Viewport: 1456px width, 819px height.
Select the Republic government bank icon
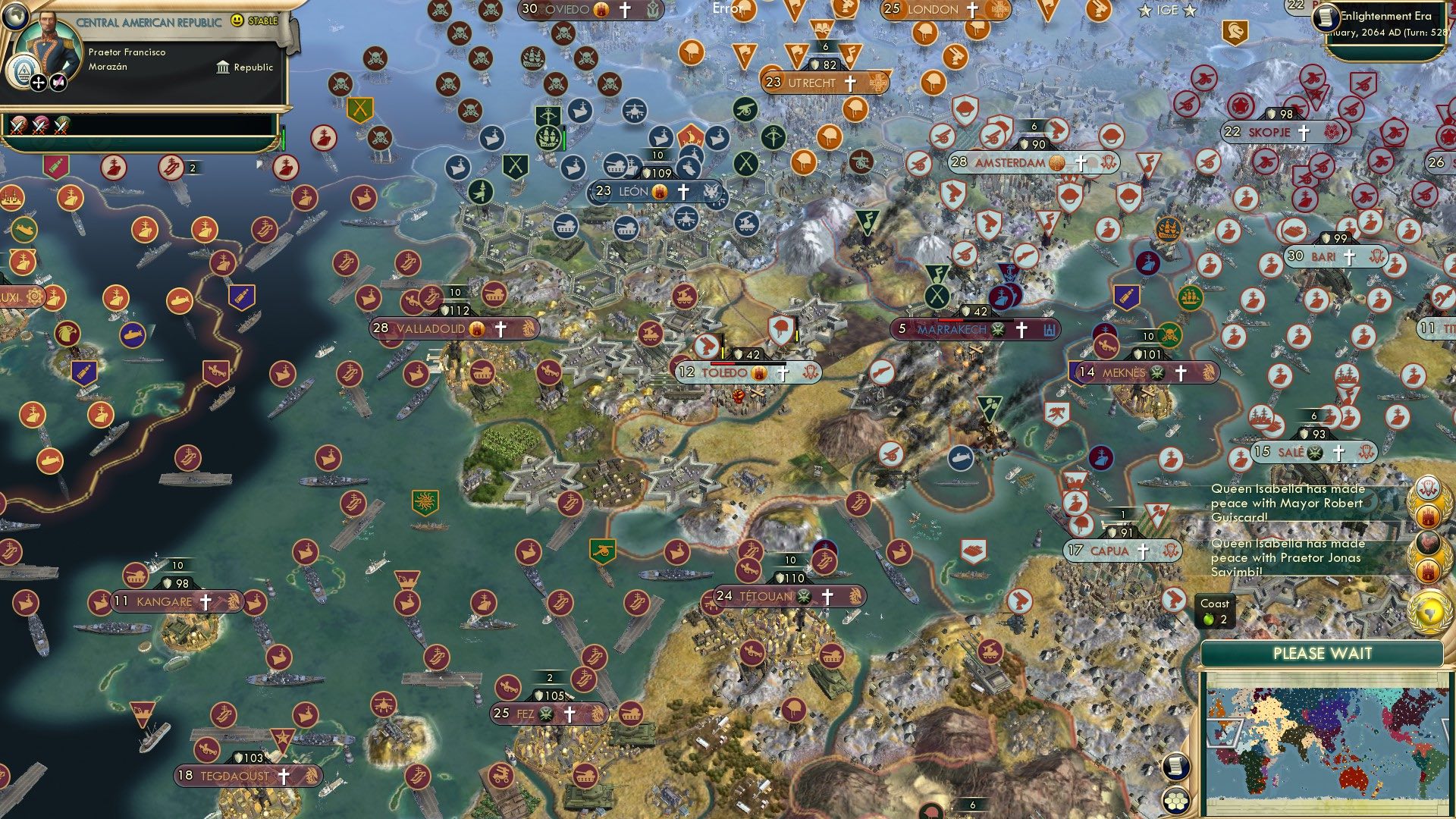[223, 67]
